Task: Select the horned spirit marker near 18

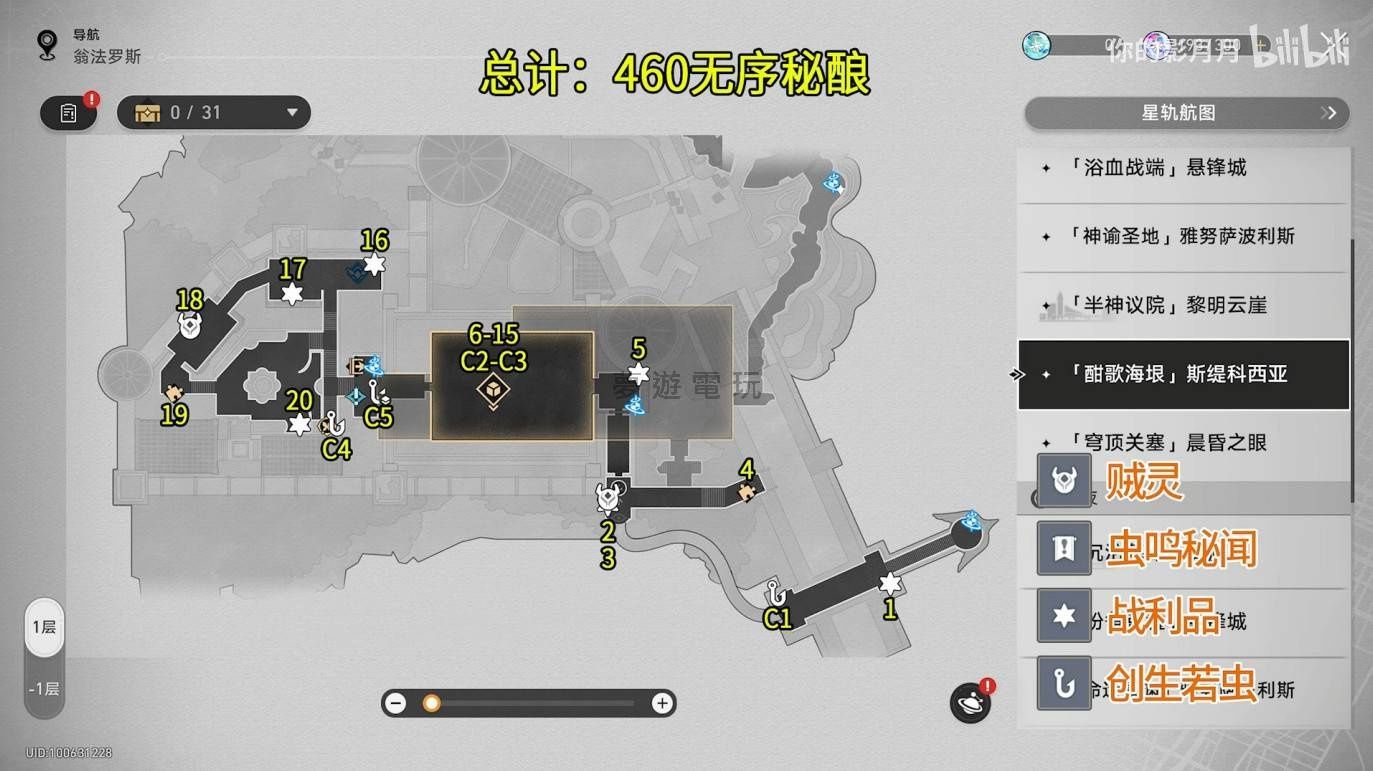Action: pyautogui.click(x=190, y=325)
